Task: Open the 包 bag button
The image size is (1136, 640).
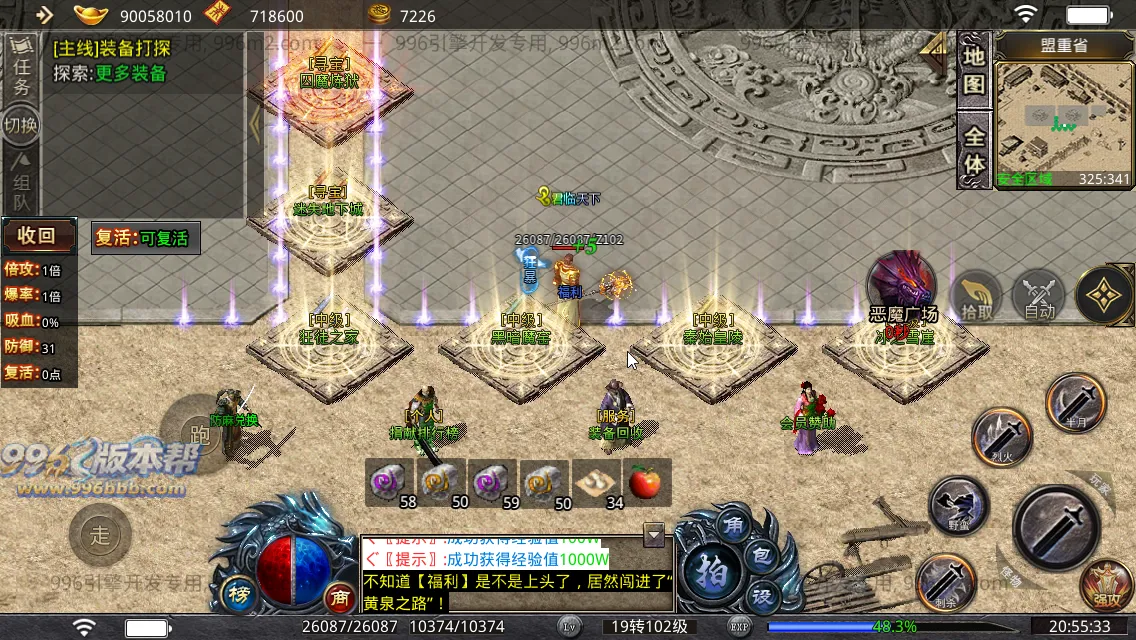Action: pos(760,556)
